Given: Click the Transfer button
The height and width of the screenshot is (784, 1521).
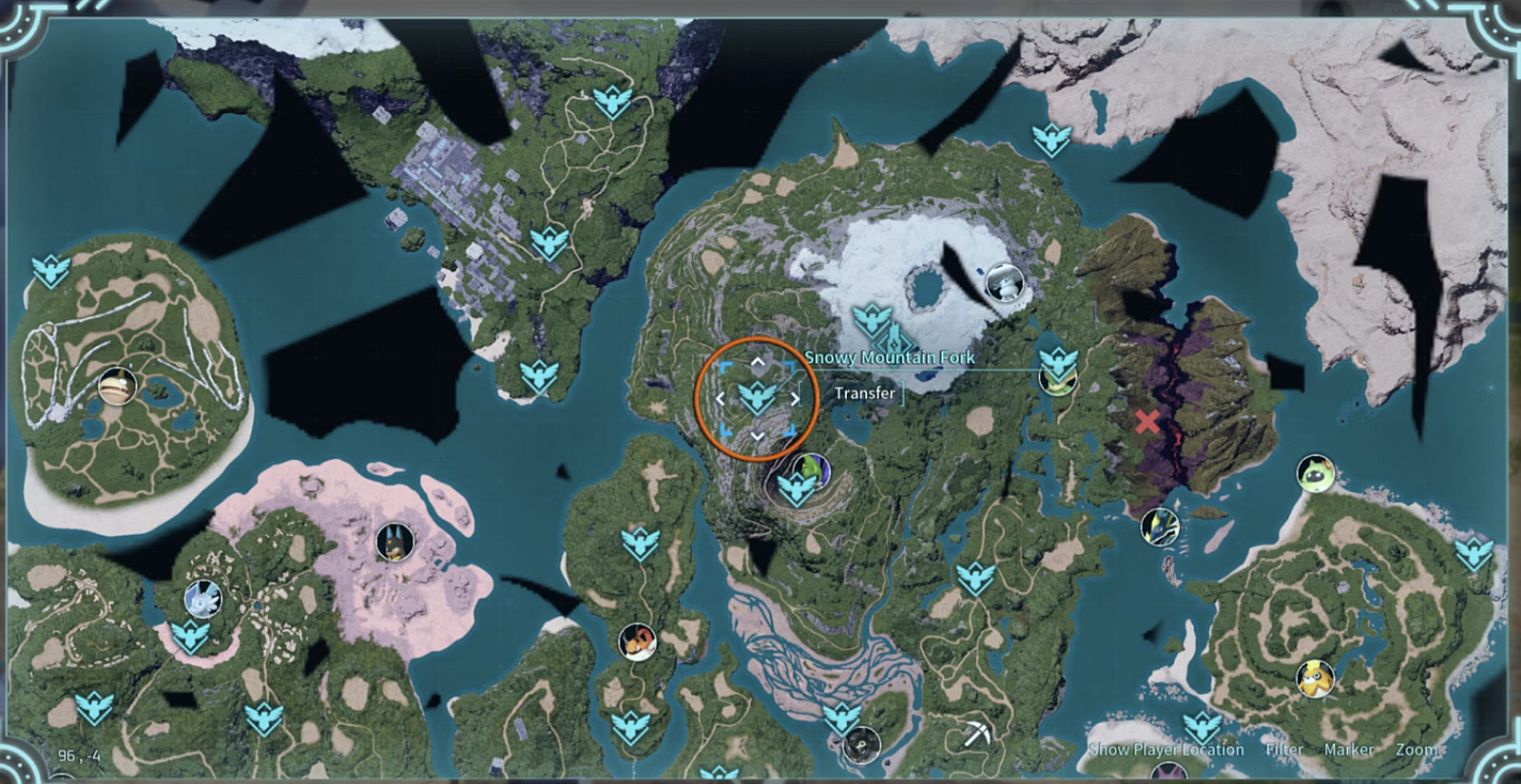Looking at the screenshot, I should click(864, 393).
